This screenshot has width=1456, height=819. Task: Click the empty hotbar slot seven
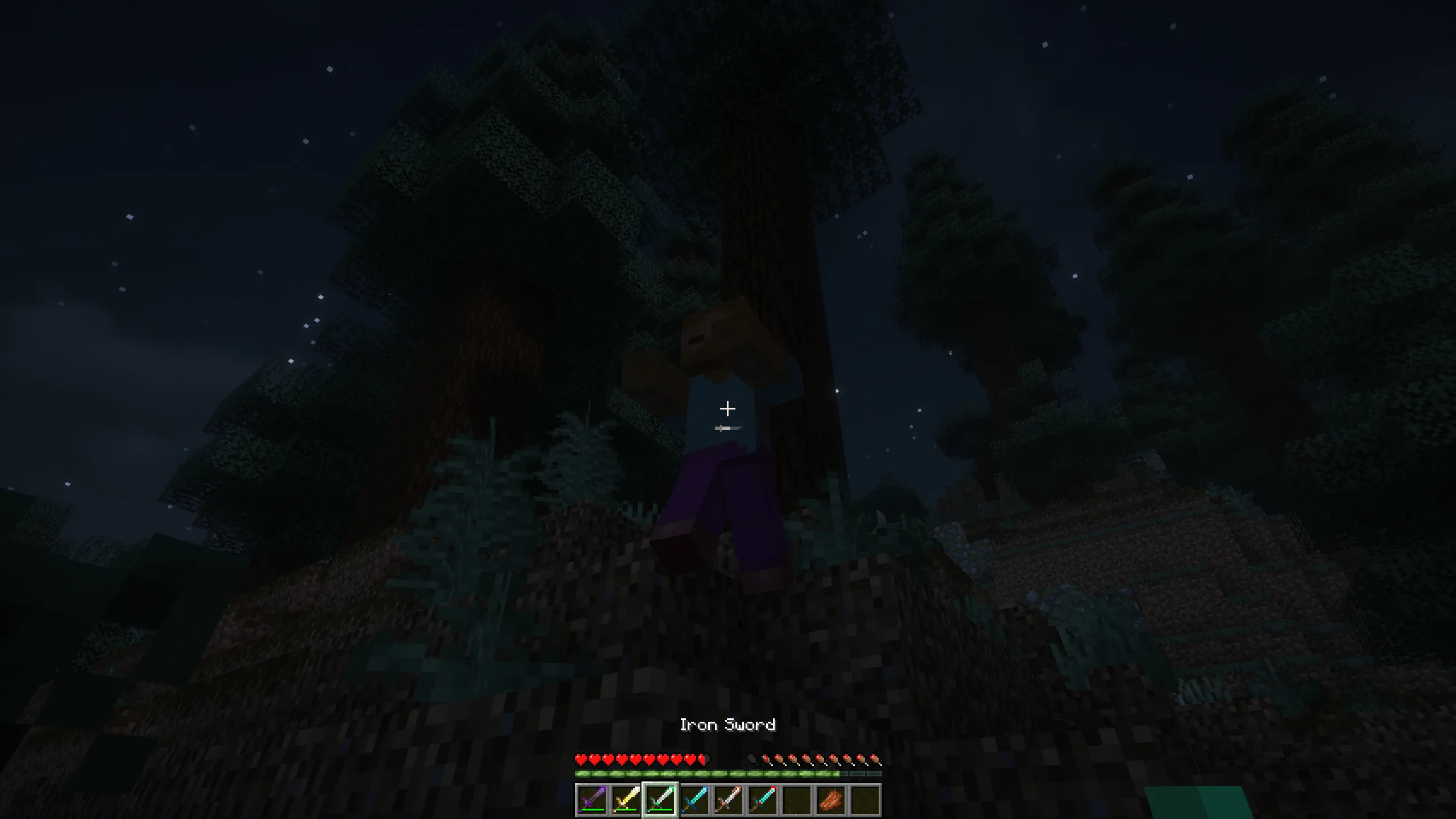pyautogui.click(x=796, y=801)
